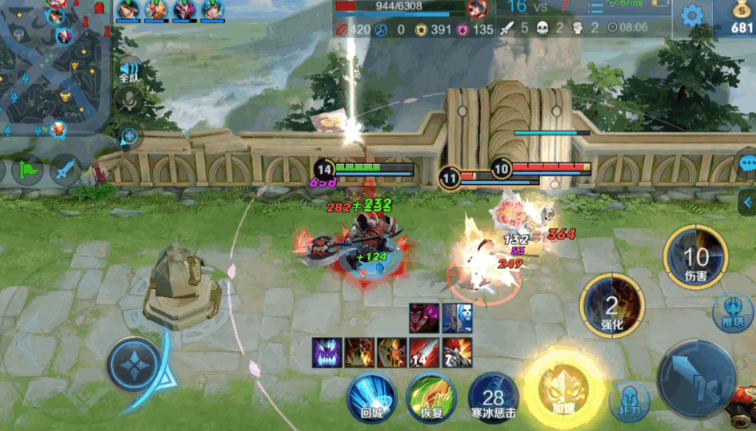Tap the 推塔 push-tower attack button
Screen dimensions: 756x431
point(734,312)
